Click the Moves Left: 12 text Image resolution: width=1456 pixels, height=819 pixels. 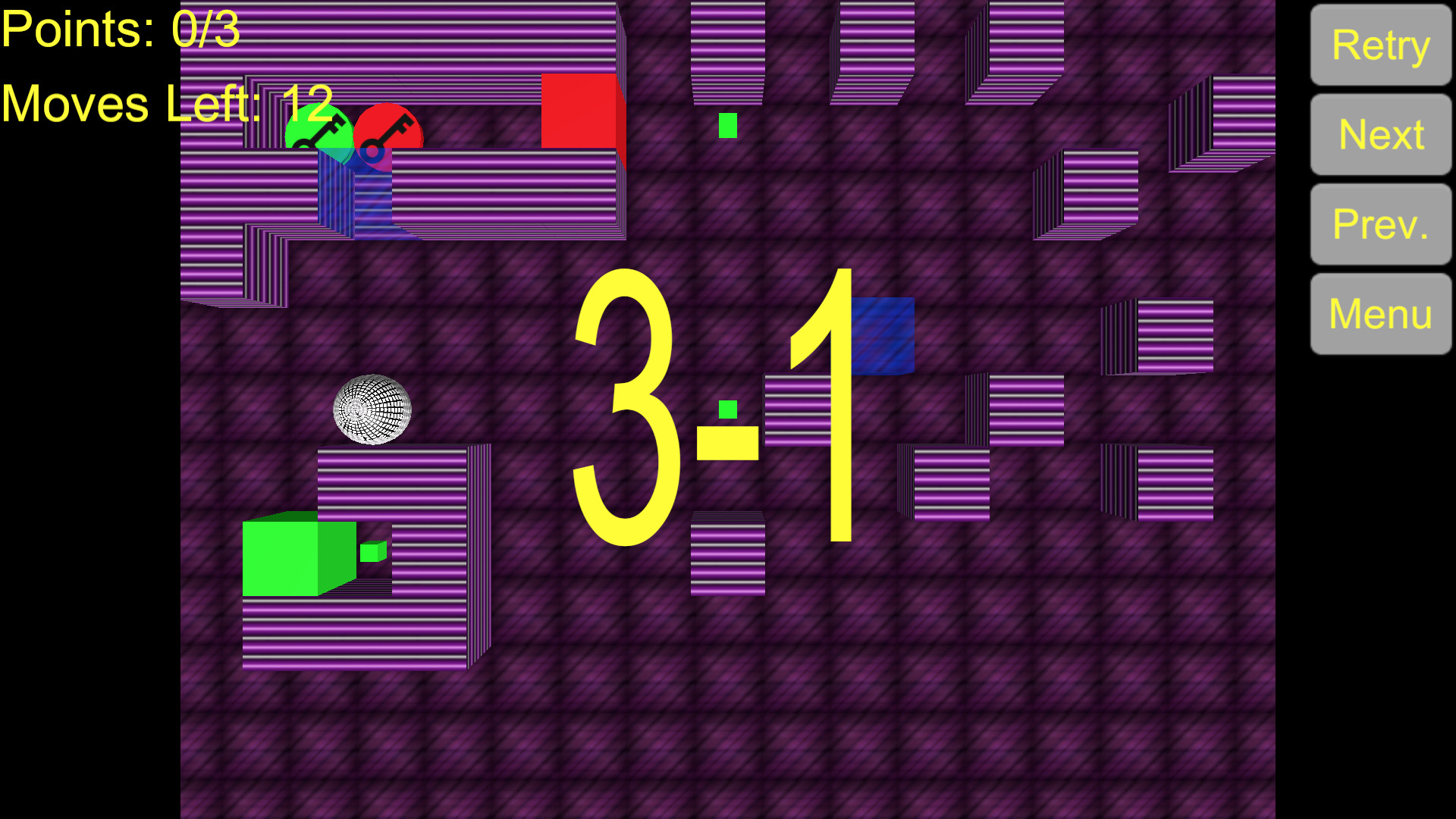pyautogui.click(x=167, y=101)
